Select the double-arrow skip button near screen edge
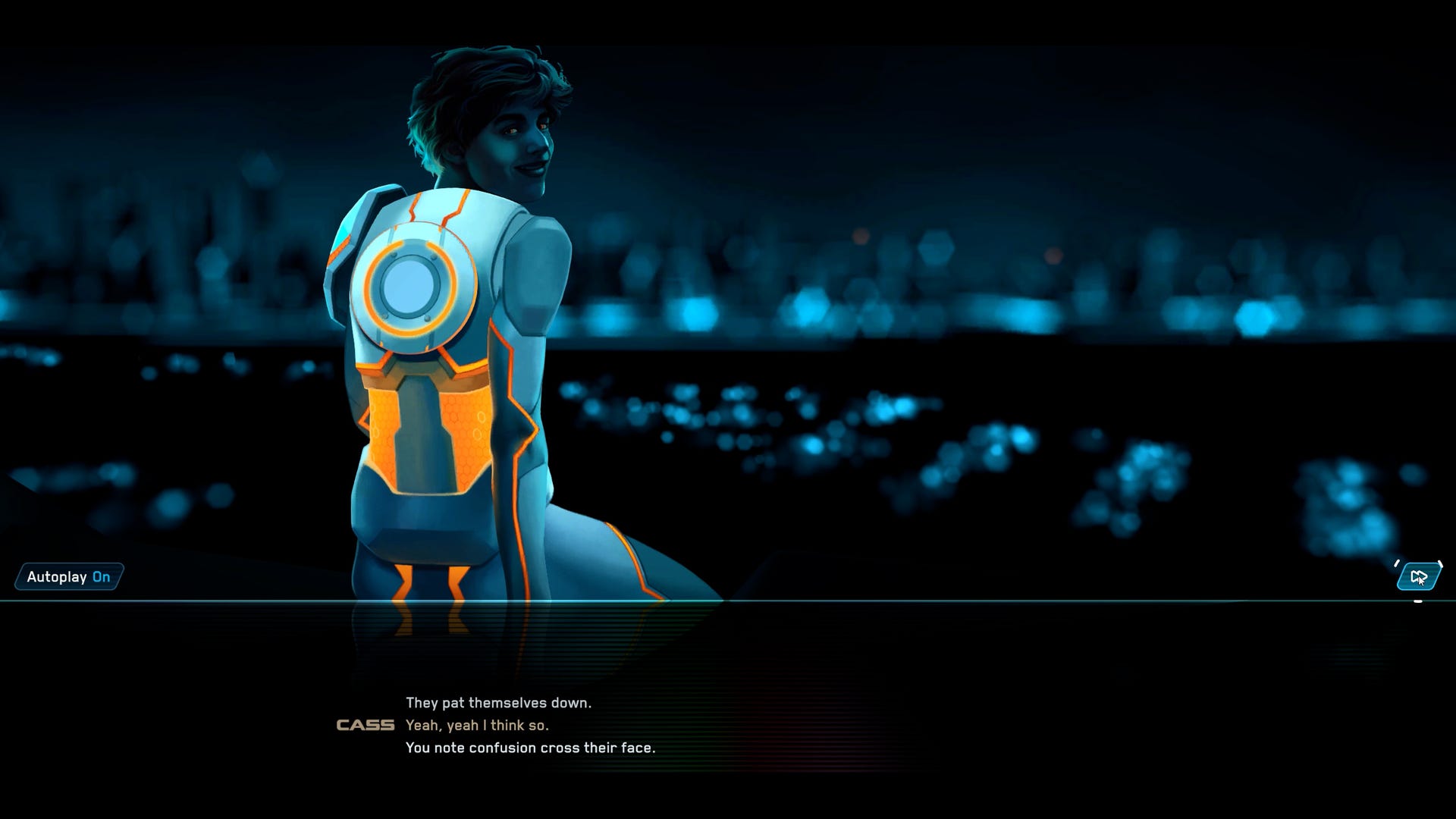1456x819 pixels. point(1418,577)
